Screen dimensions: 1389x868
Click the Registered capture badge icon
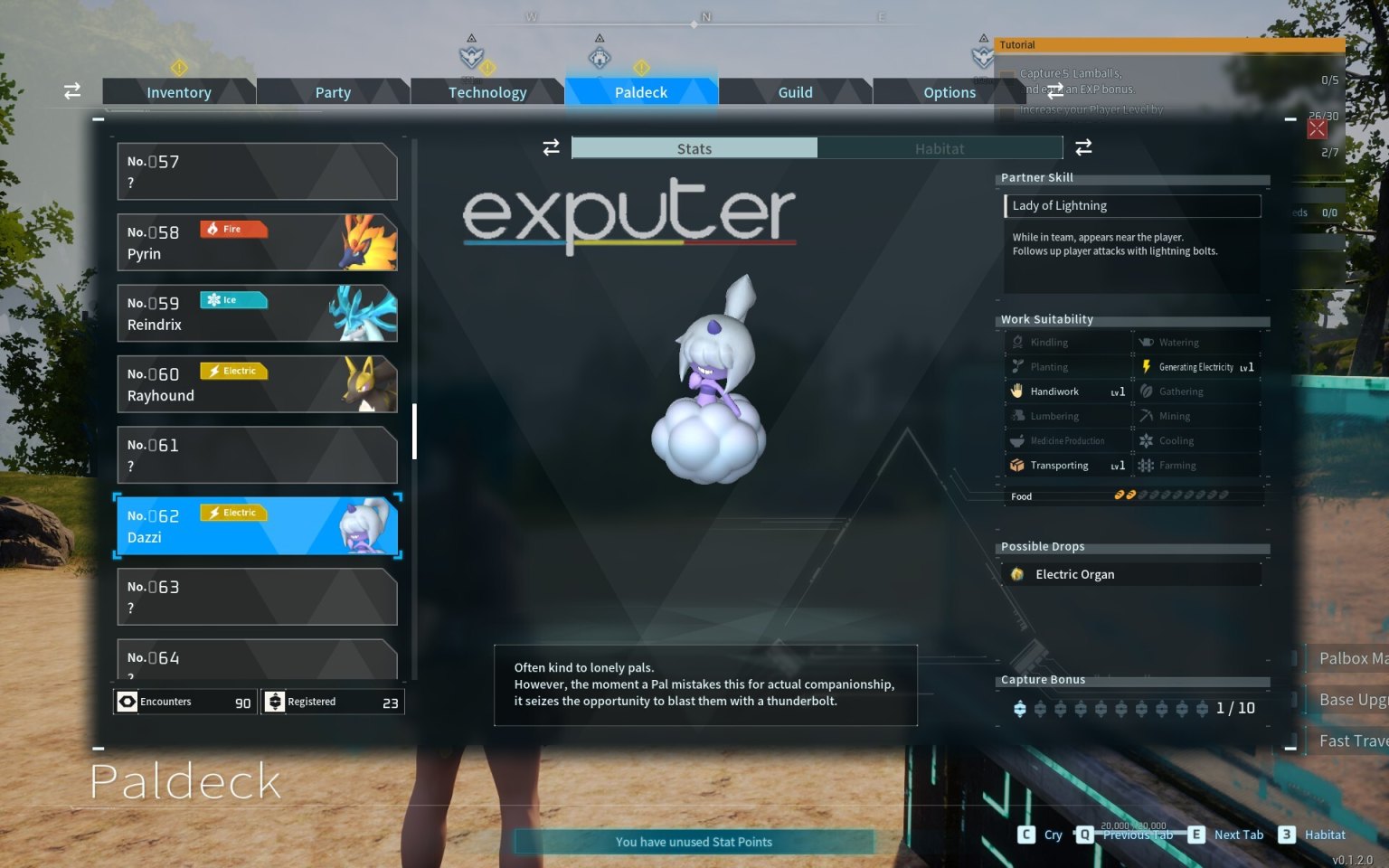pos(274,701)
